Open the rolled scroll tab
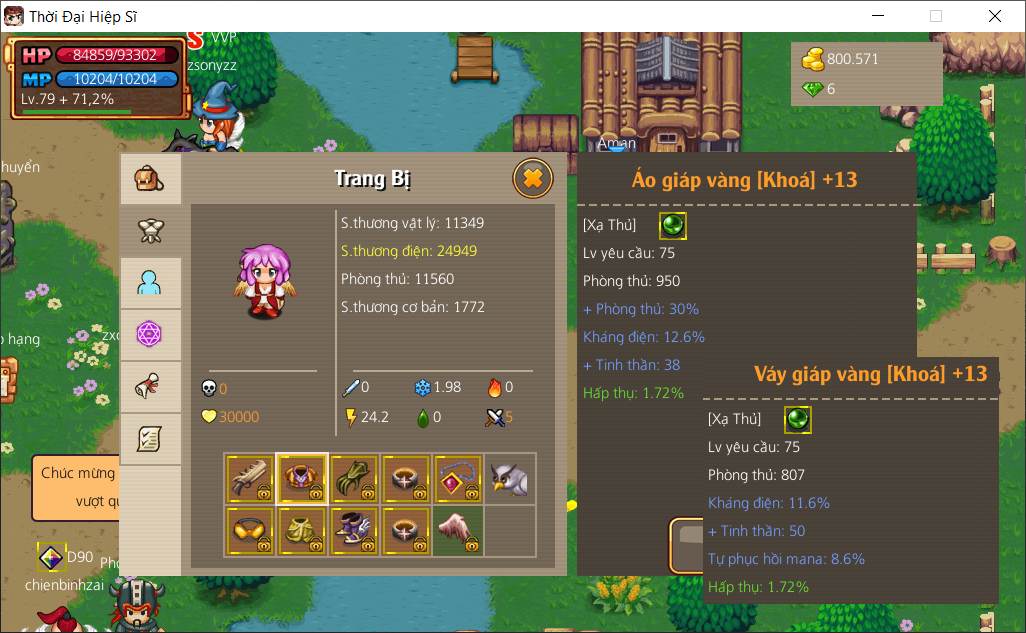The height and width of the screenshot is (633, 1026). [x=150, y=387]
